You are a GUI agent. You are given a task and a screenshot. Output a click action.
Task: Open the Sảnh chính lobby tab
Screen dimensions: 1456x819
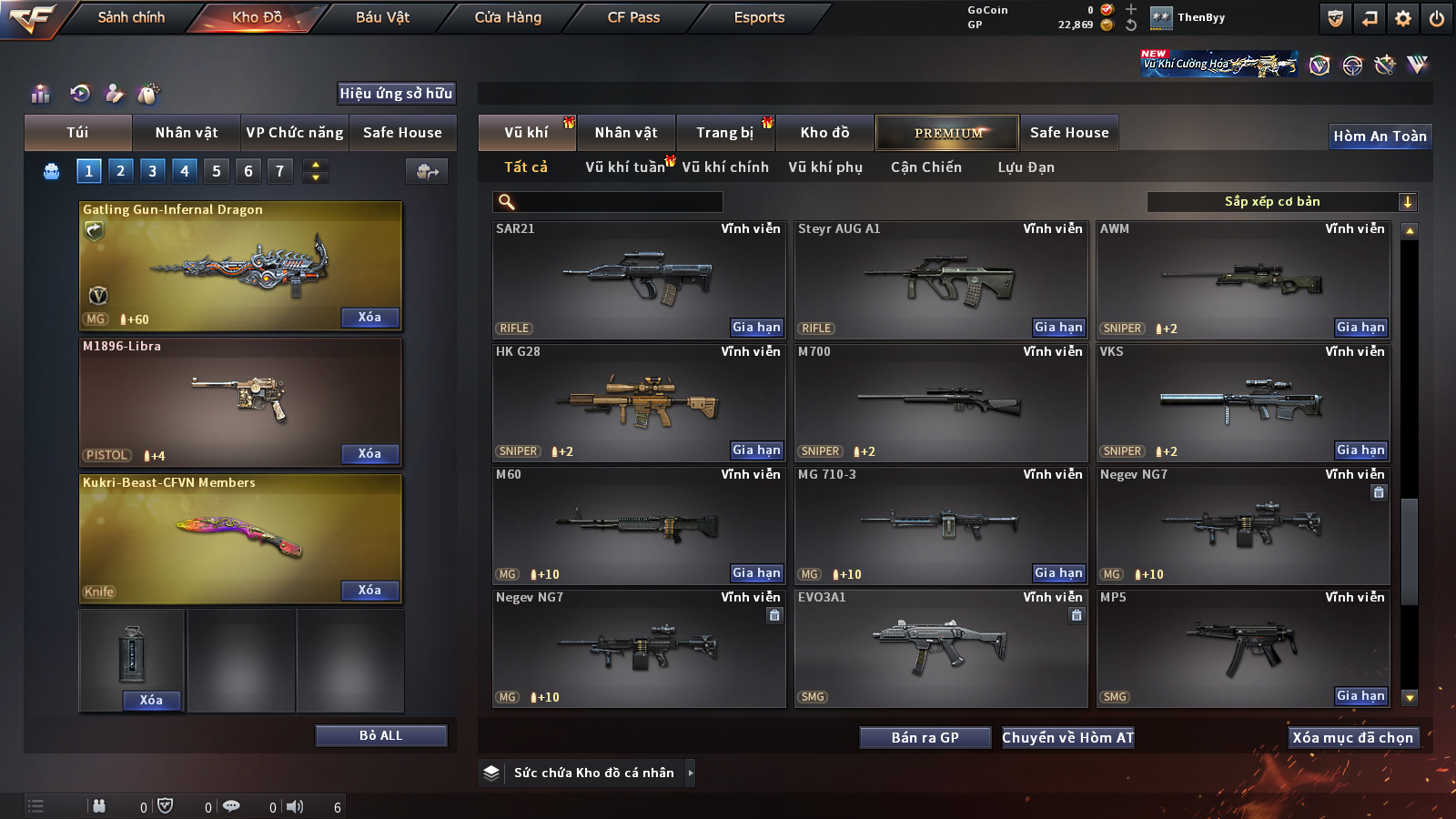[131, 17]
